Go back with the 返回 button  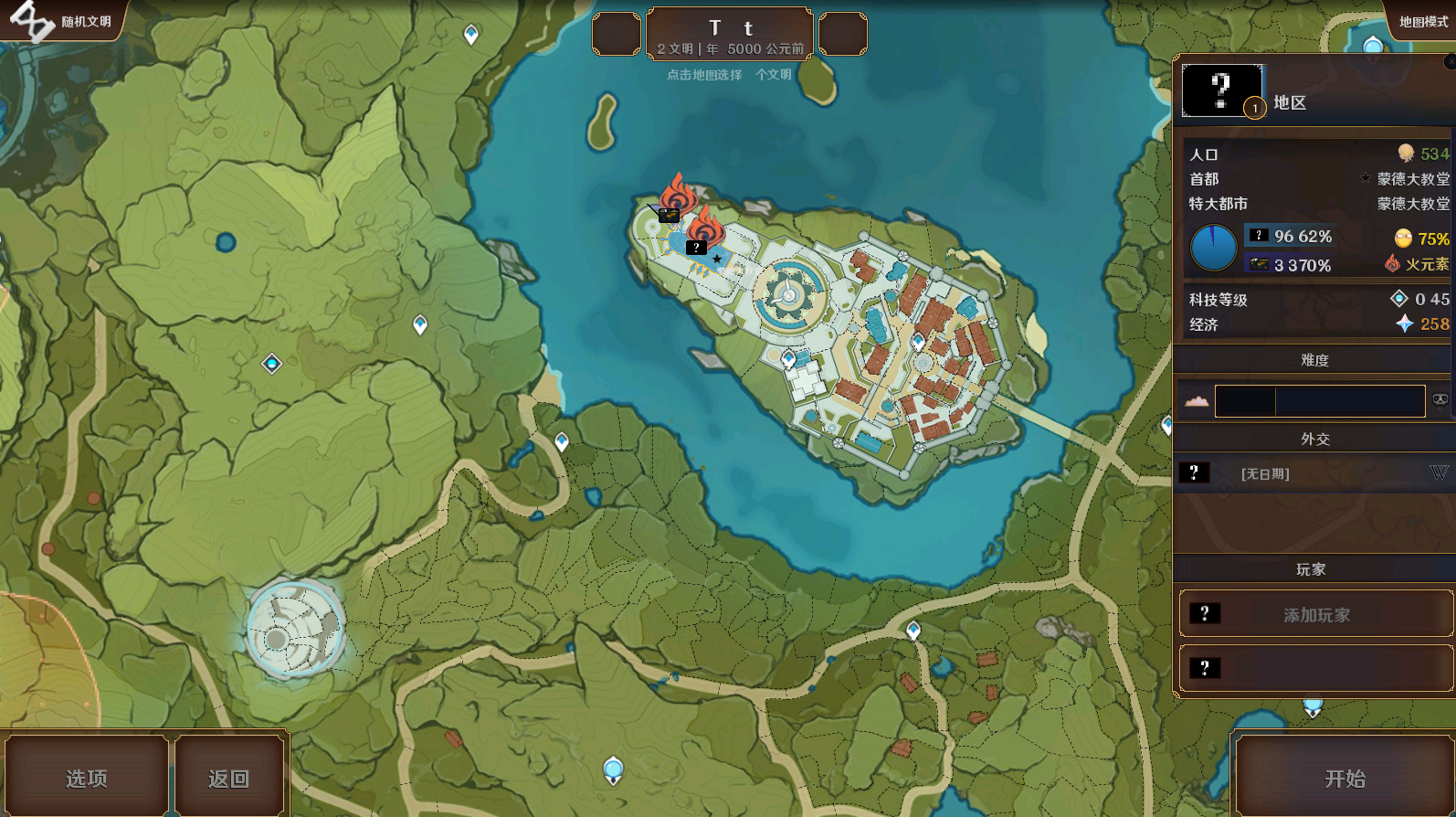(228, 778)
